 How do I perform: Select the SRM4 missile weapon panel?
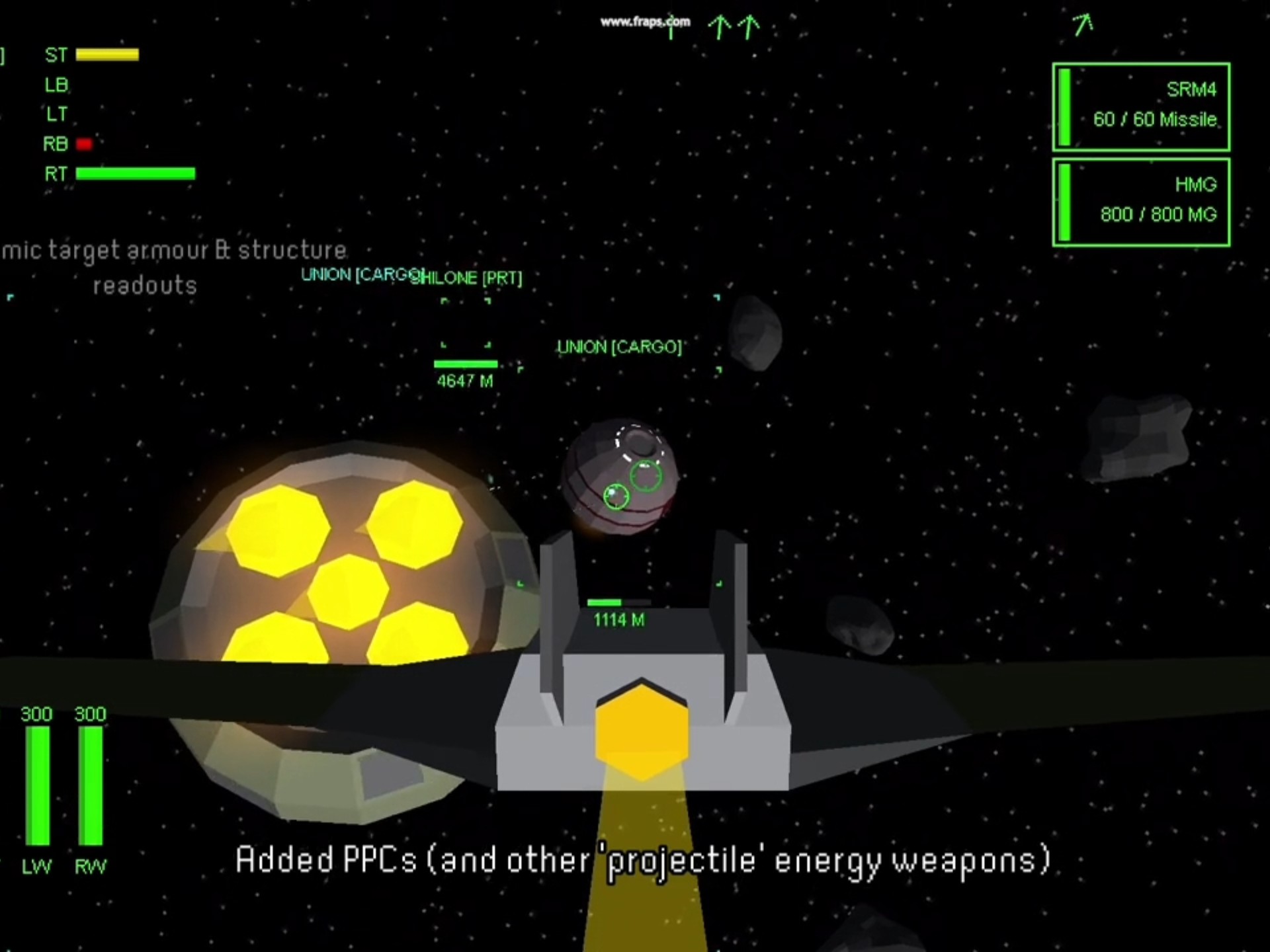click(x=1141, y=106)
